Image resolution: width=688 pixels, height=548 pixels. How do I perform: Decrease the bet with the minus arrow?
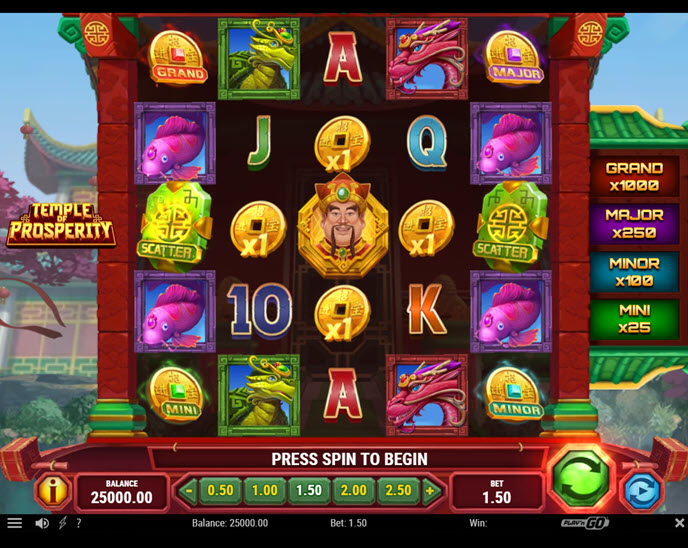pyautogui.click(x=189, y=491)
